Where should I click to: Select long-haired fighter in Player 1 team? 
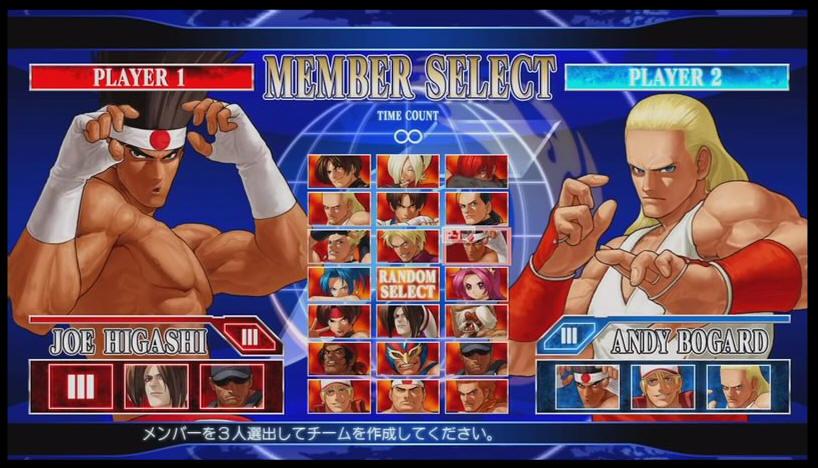(x=156, y=386)
